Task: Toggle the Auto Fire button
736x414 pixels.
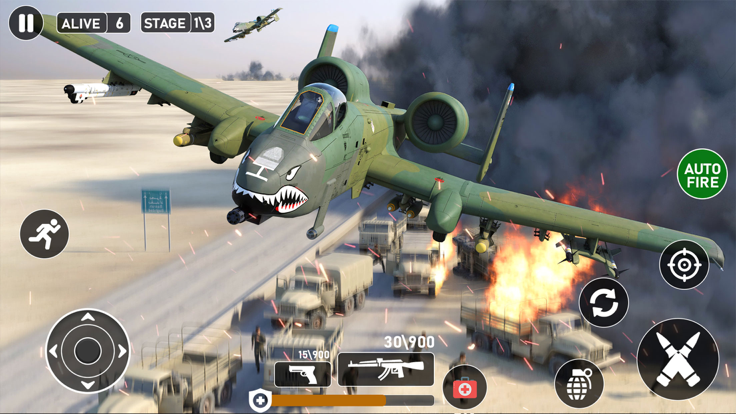Action: (x=702, y=174)
